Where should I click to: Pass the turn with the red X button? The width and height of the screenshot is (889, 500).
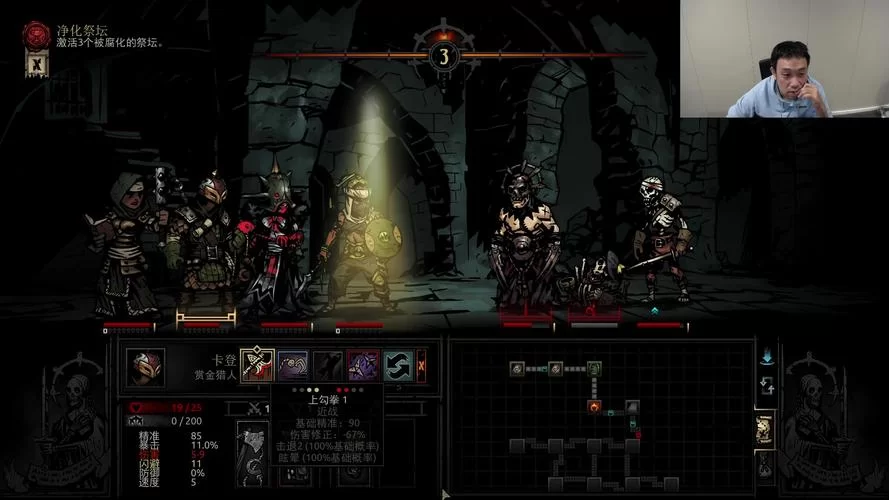click(x=422, y=365)
